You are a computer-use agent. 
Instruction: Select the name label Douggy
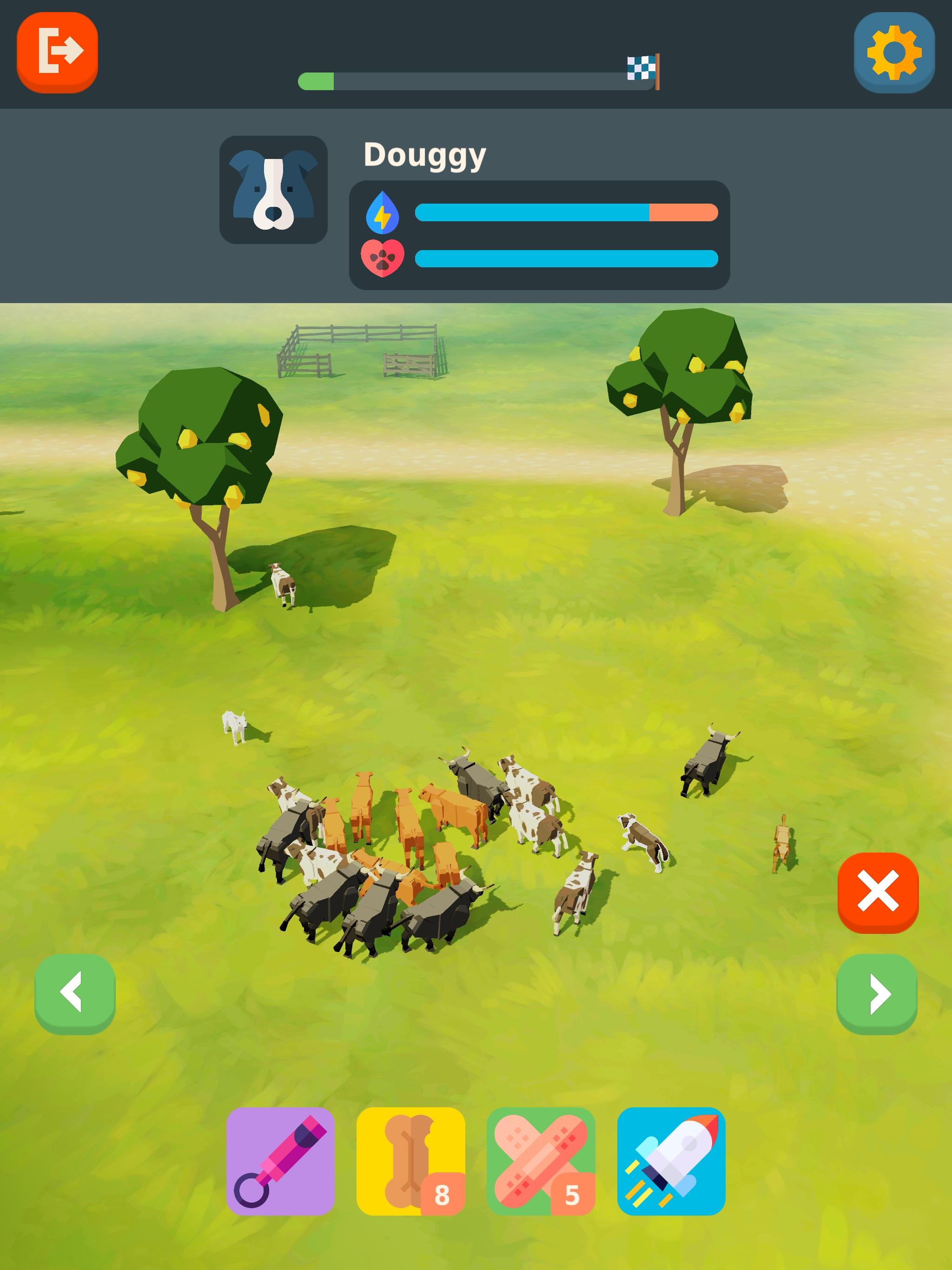click(425, 154)
